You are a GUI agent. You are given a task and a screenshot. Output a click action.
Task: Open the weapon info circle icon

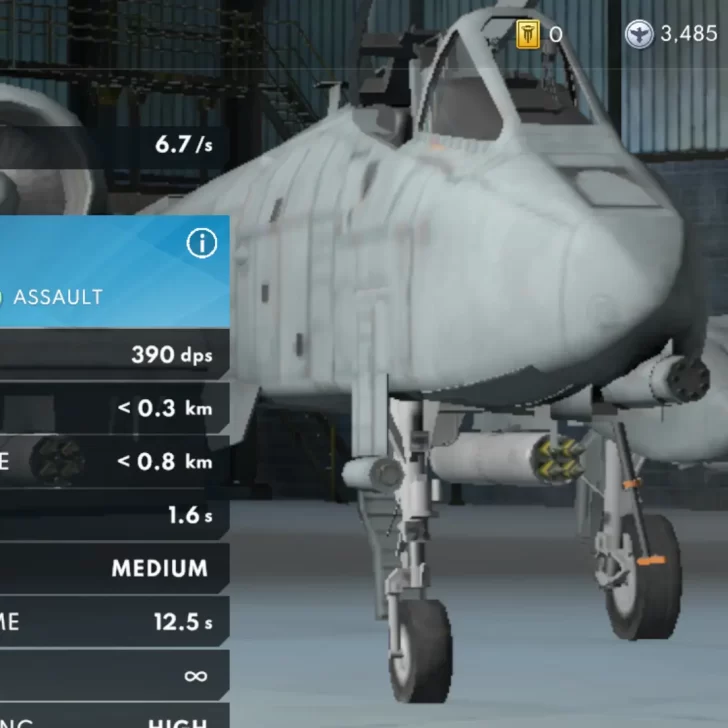(202, 243)
